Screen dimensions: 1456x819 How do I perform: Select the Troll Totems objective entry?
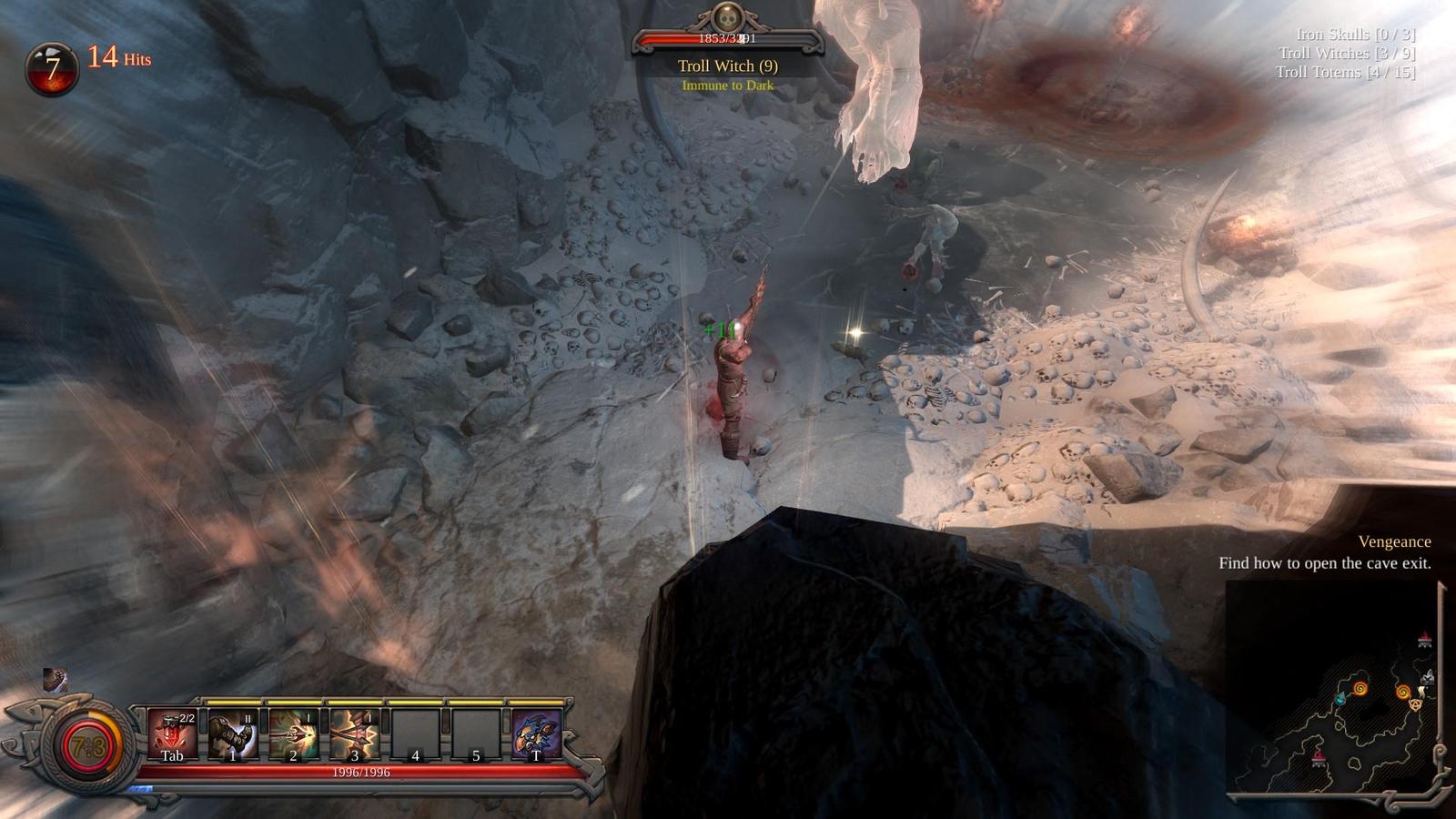point(1345,73)
